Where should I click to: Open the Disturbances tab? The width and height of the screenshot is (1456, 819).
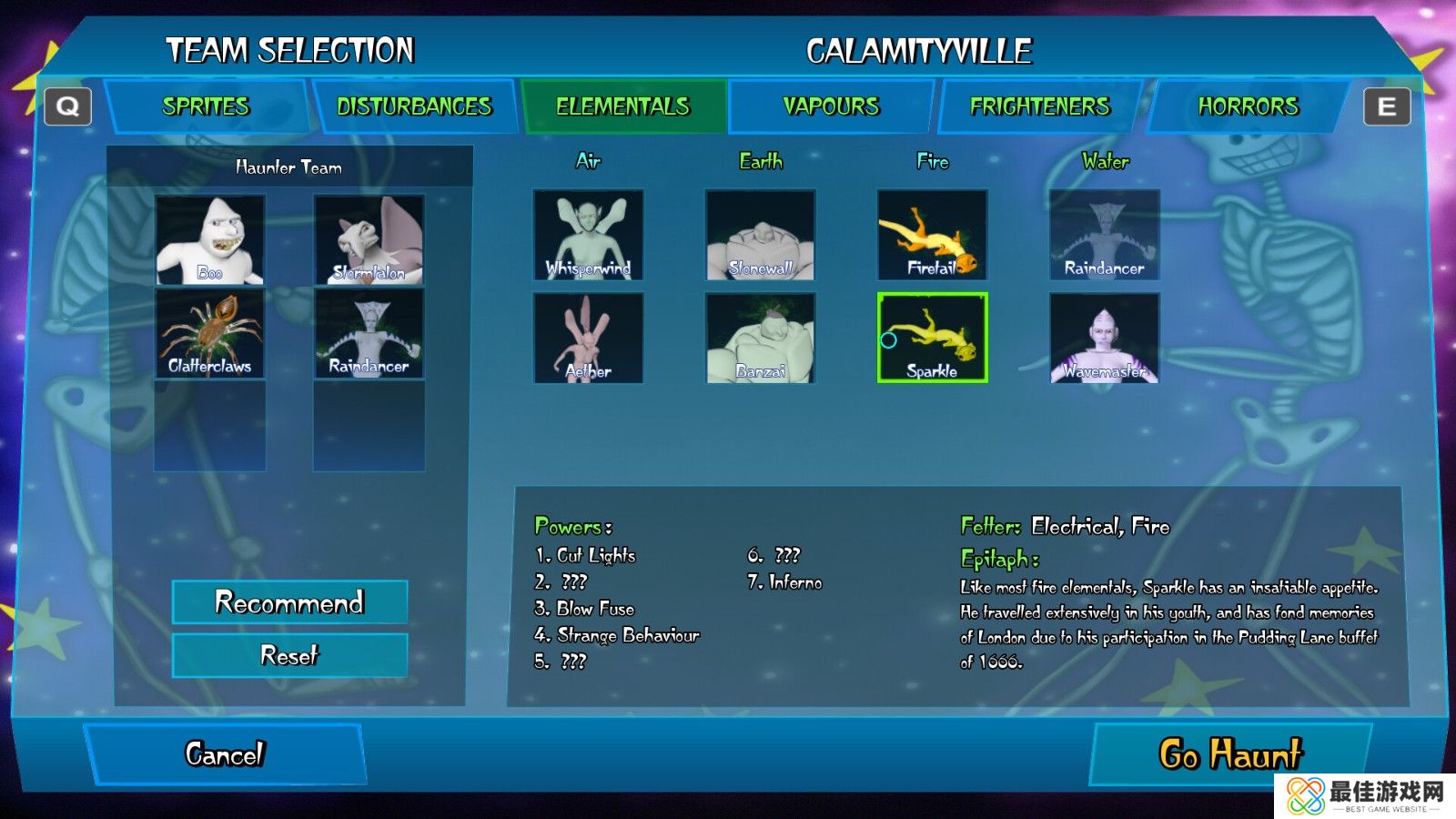(x=414, y=106)
